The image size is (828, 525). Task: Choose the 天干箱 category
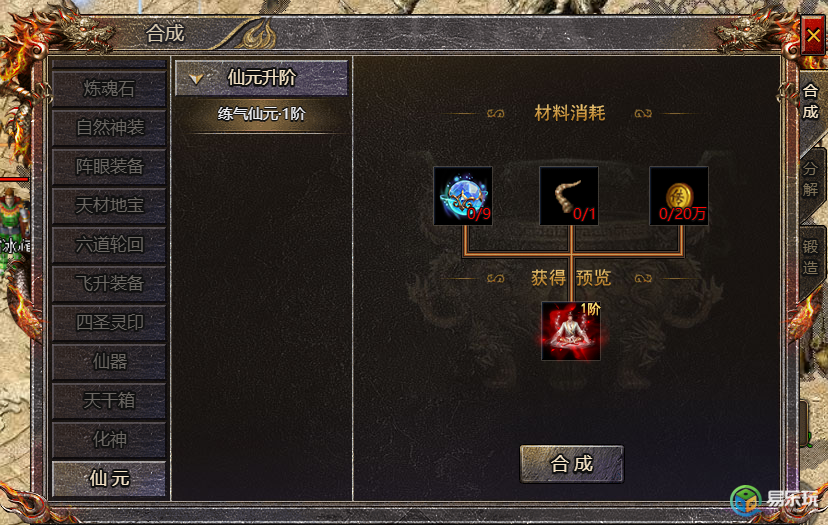[109, 401]
